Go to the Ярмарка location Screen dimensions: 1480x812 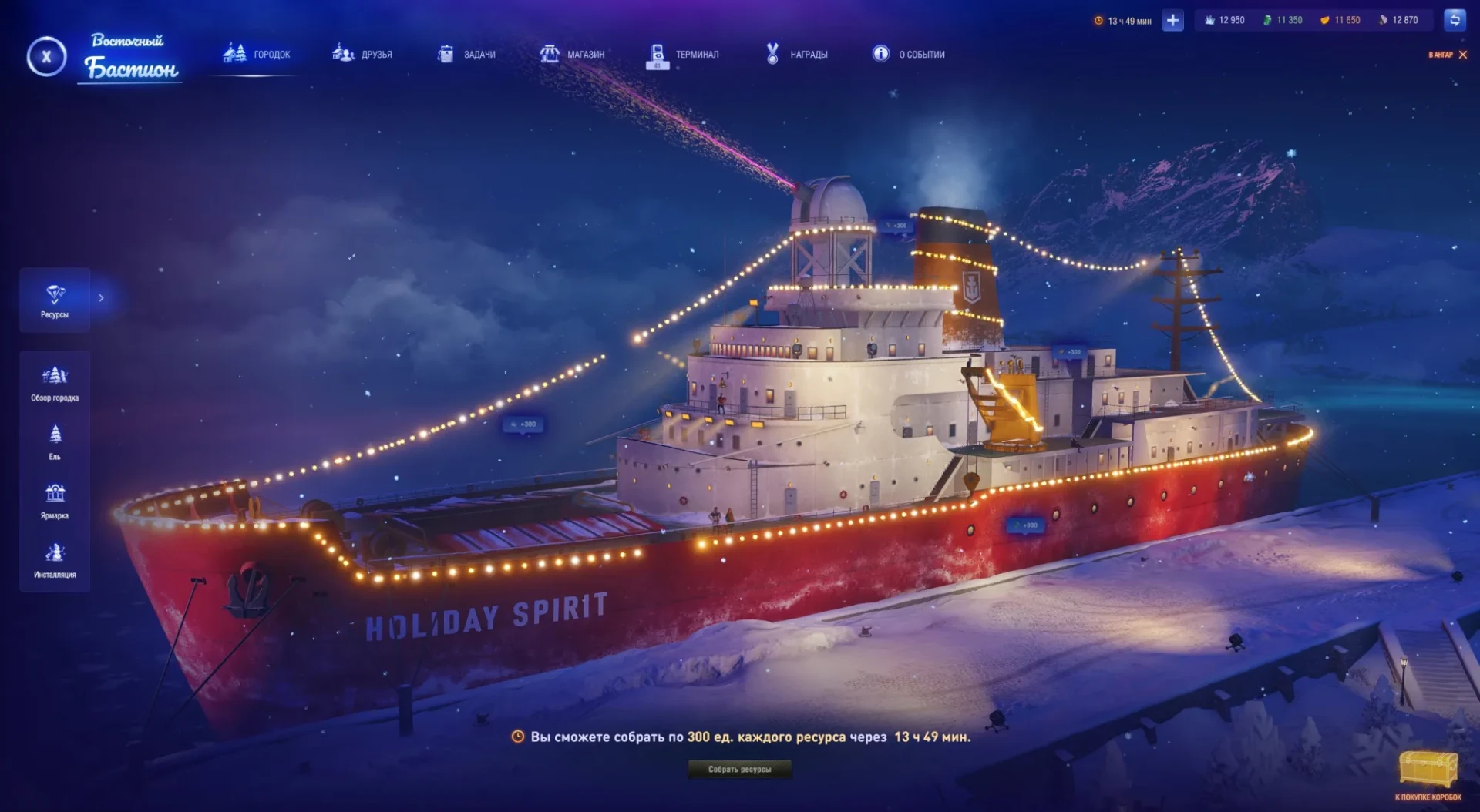tap(55, 502)
